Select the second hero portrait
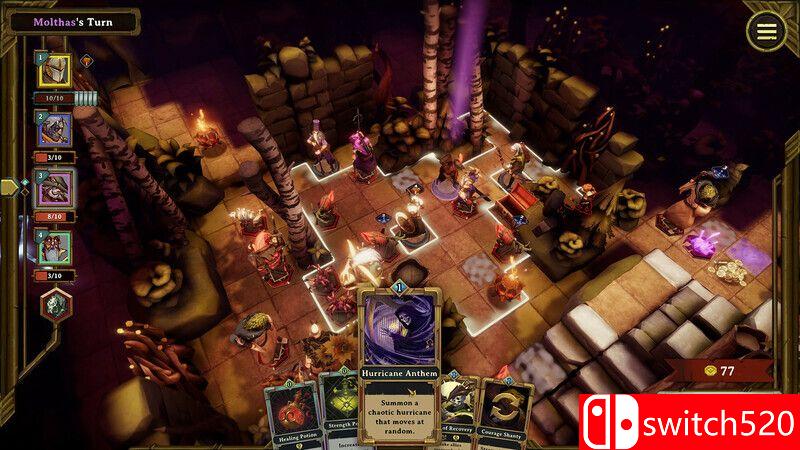Image resolution: width=800 pixels, height=450 pixels. [x=56, y=130]
